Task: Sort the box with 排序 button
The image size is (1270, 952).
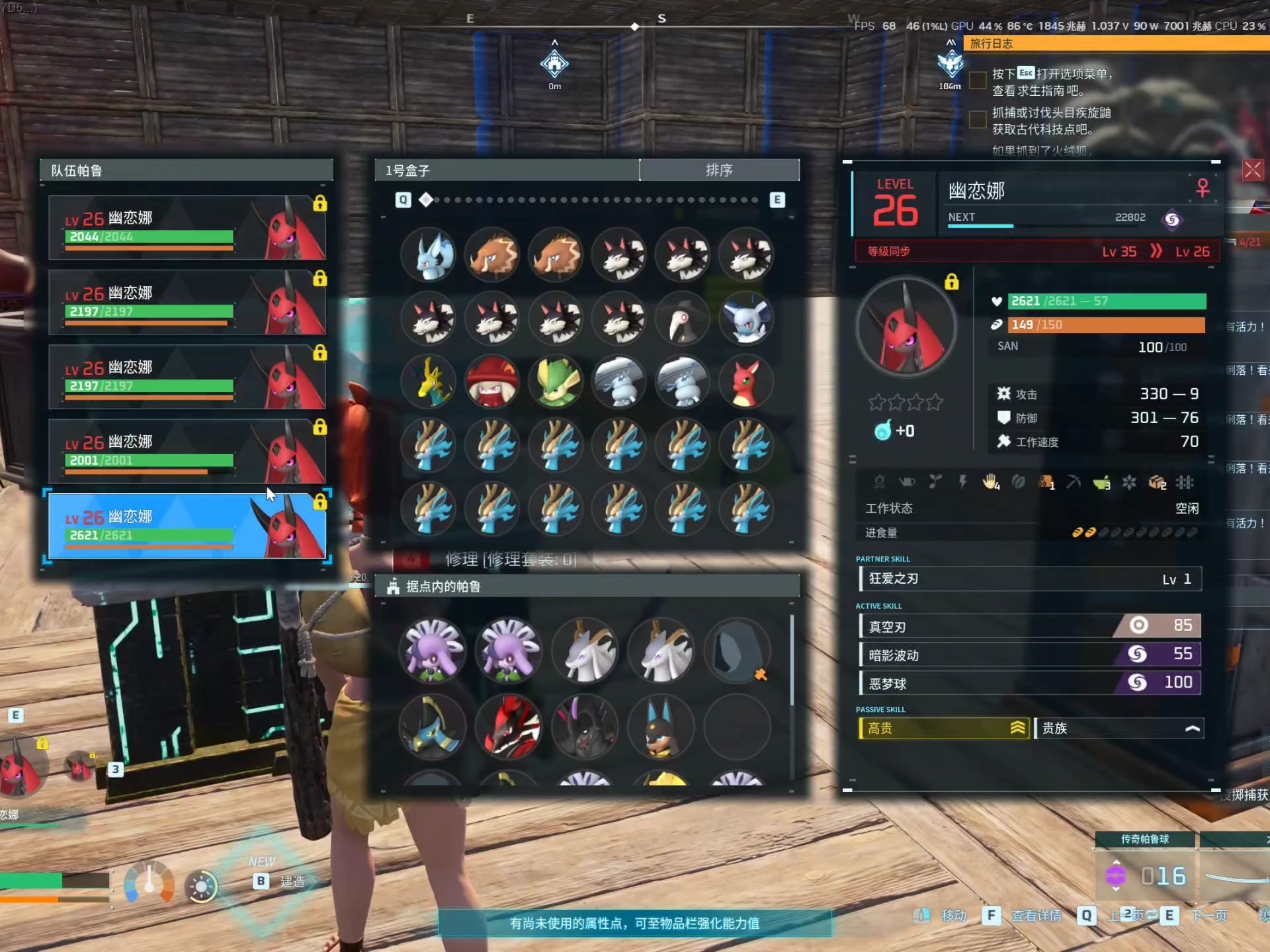Action: (x=719, y=170)
